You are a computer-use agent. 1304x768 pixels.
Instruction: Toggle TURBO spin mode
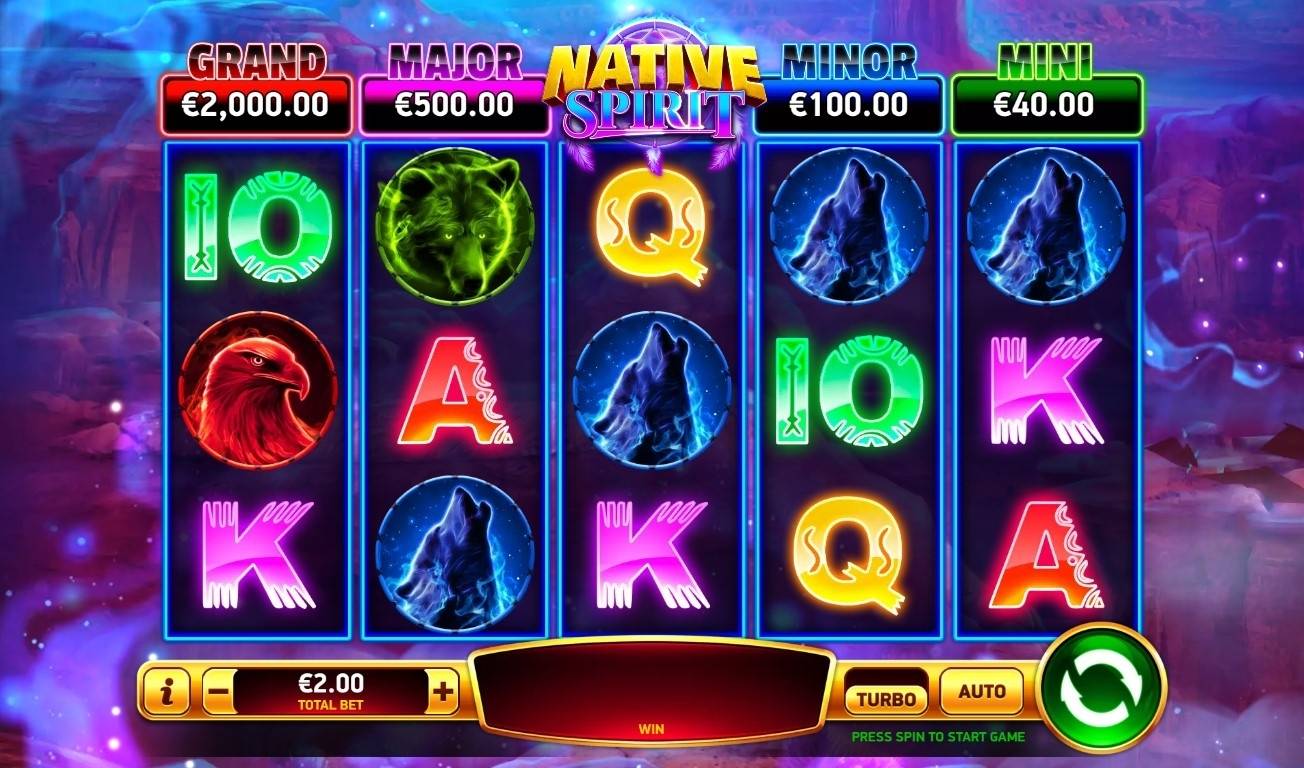(885, 694)
